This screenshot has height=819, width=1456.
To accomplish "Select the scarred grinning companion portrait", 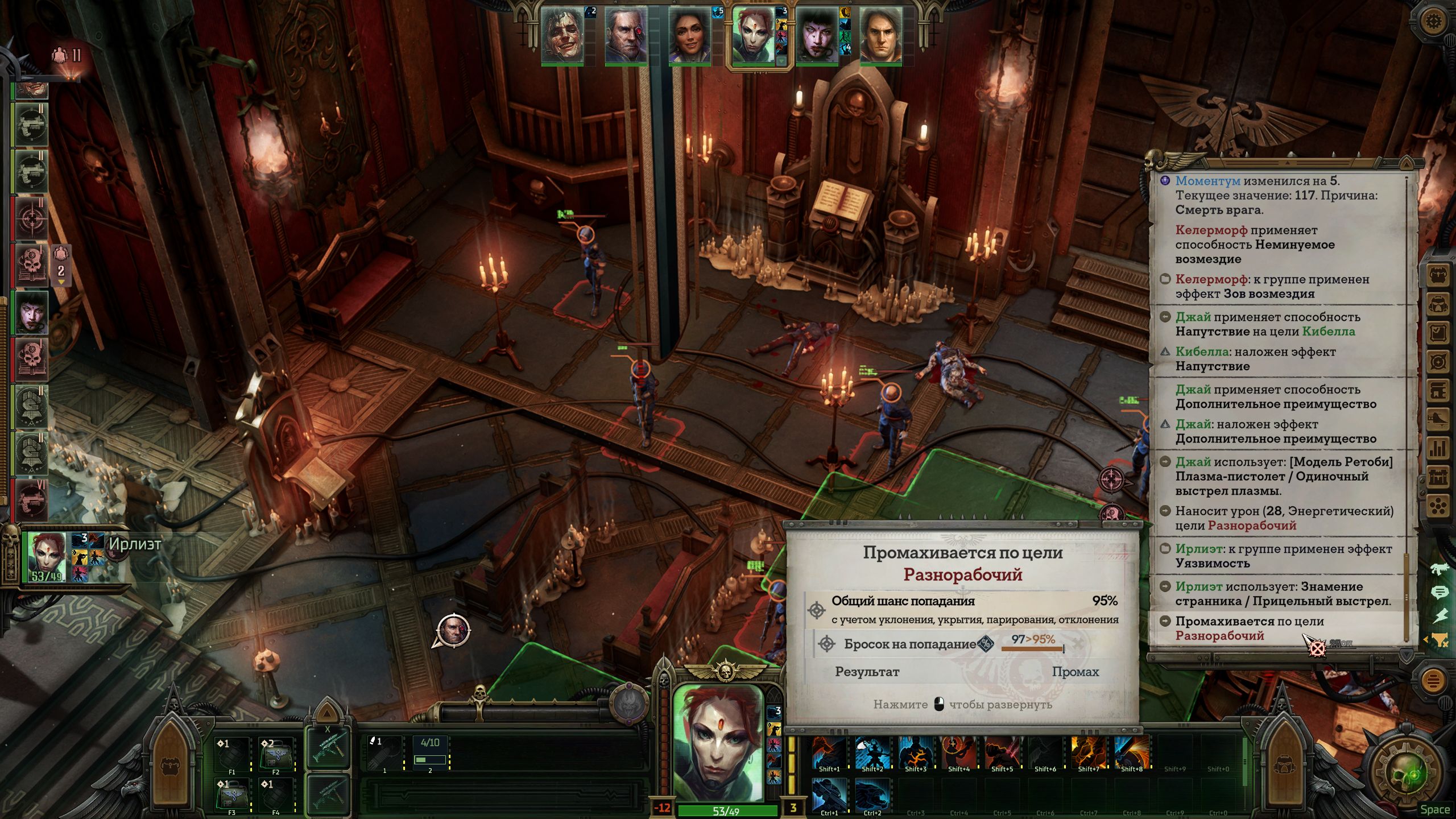I will [x=562, y=35].
